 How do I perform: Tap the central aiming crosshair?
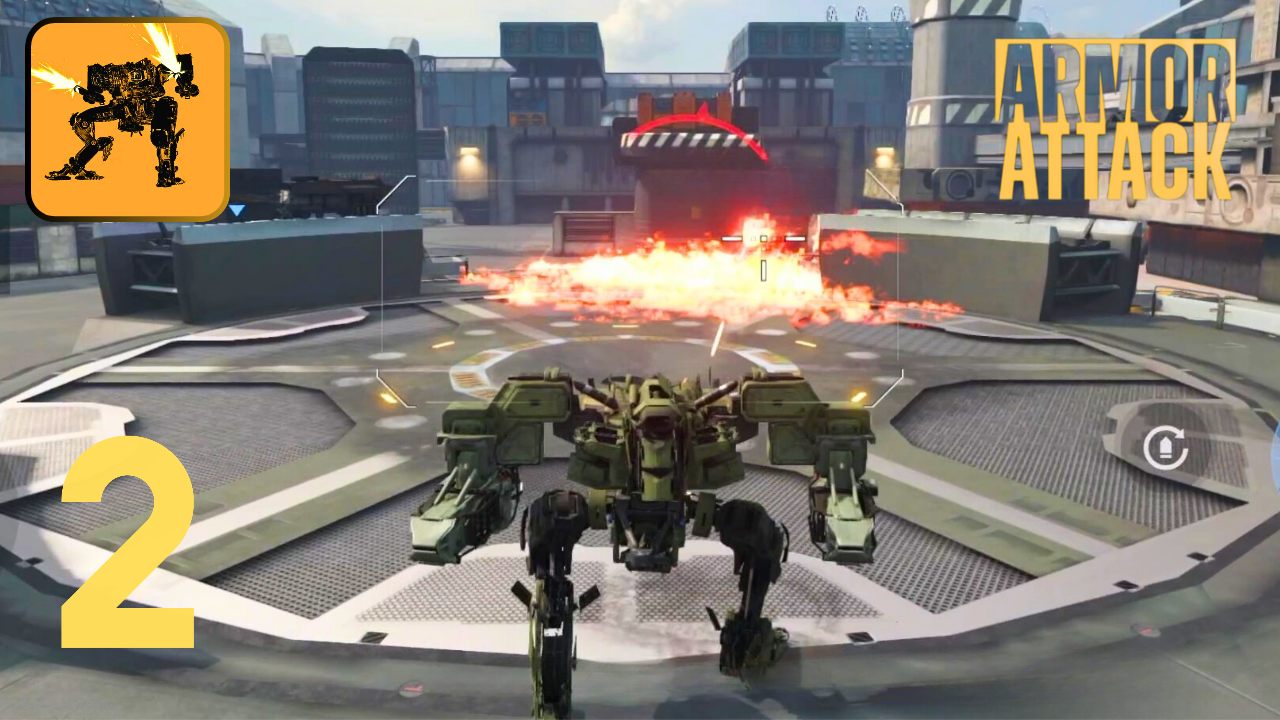click(763, 238)
